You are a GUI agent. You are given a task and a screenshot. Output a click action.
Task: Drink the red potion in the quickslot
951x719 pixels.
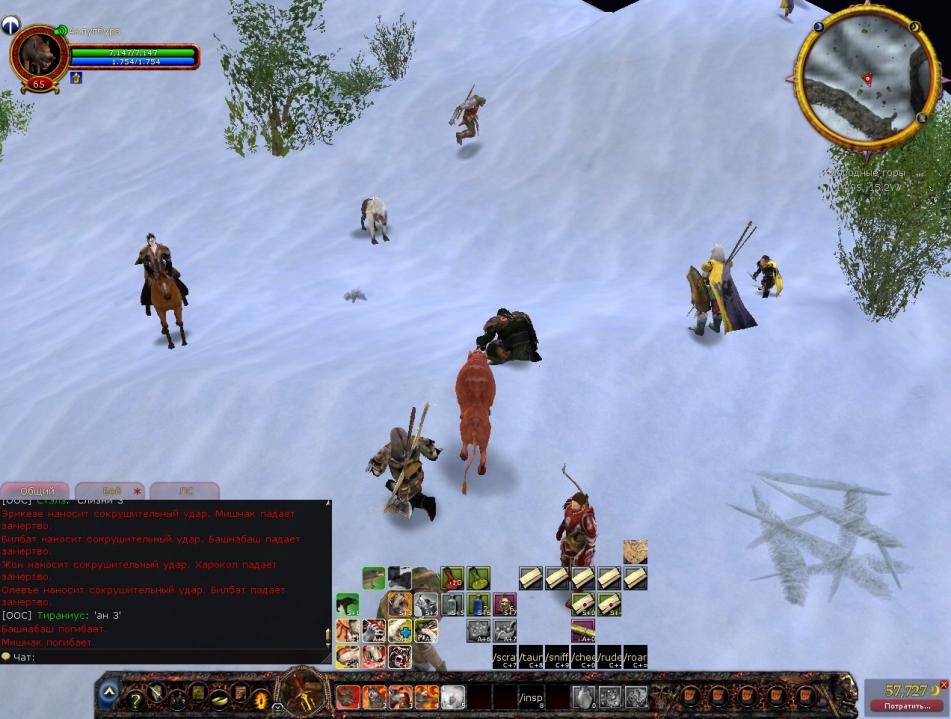(x=452, y=578)
